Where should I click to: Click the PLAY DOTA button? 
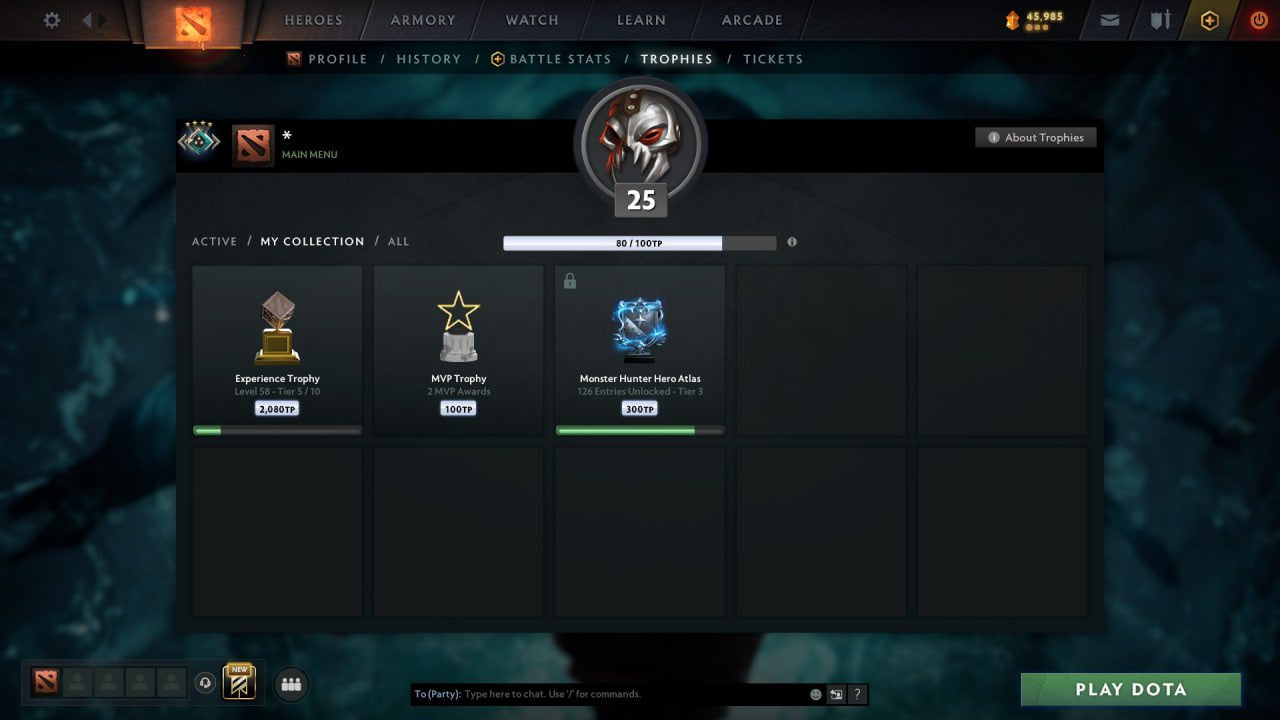point(1130,689)
